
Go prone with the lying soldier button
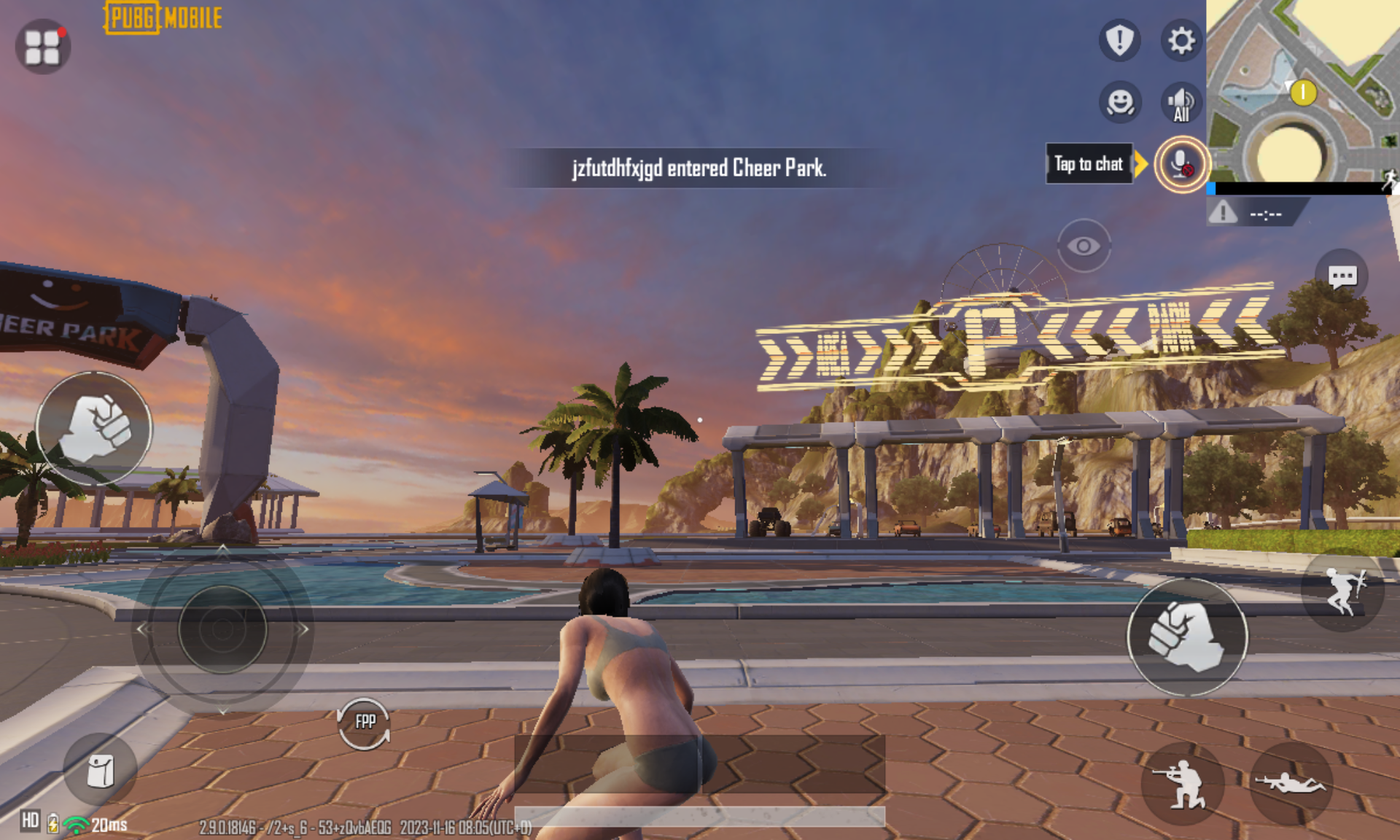tap(1290, 784)
